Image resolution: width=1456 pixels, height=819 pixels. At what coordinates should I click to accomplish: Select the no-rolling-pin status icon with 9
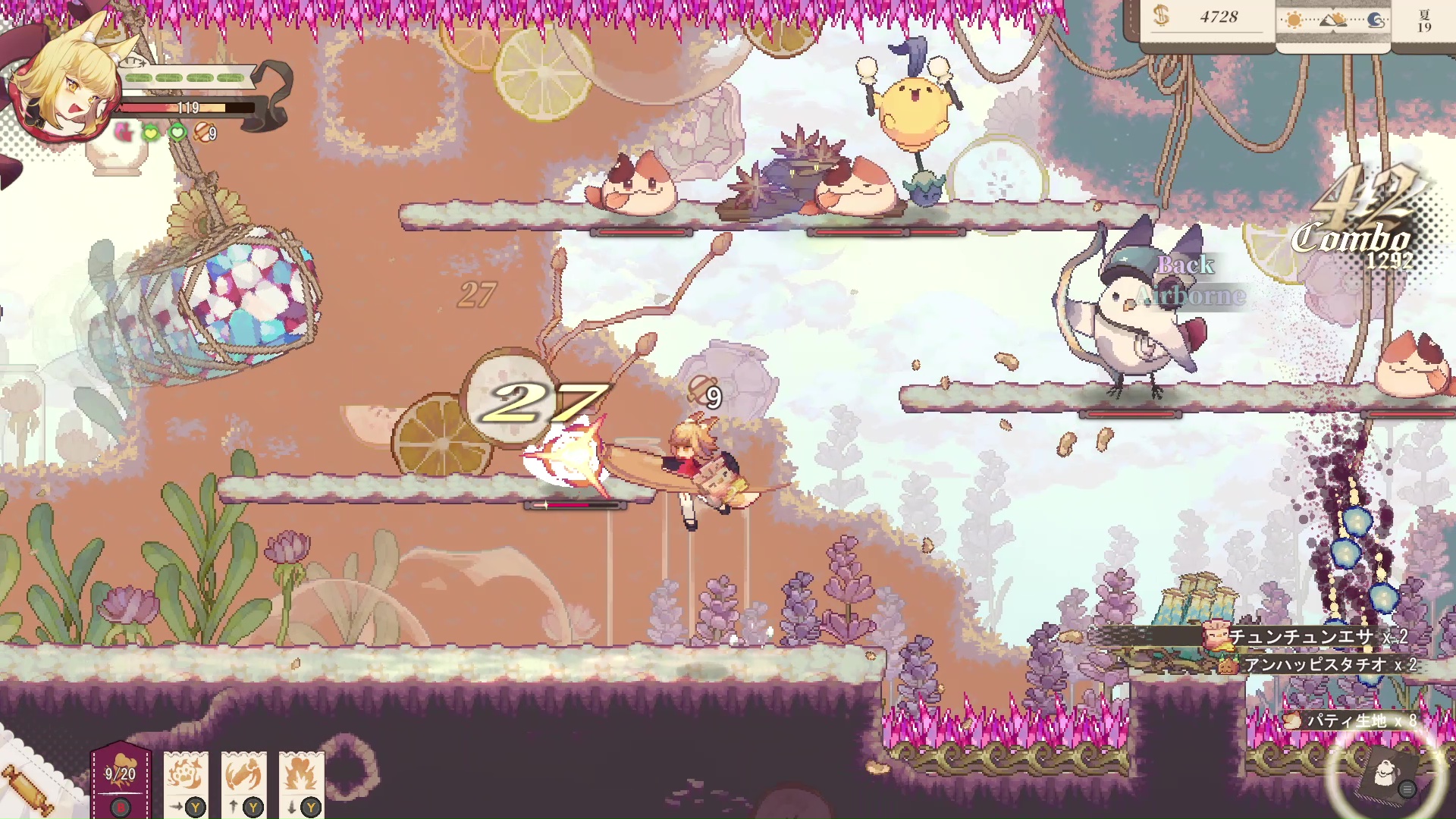point(205,133)
